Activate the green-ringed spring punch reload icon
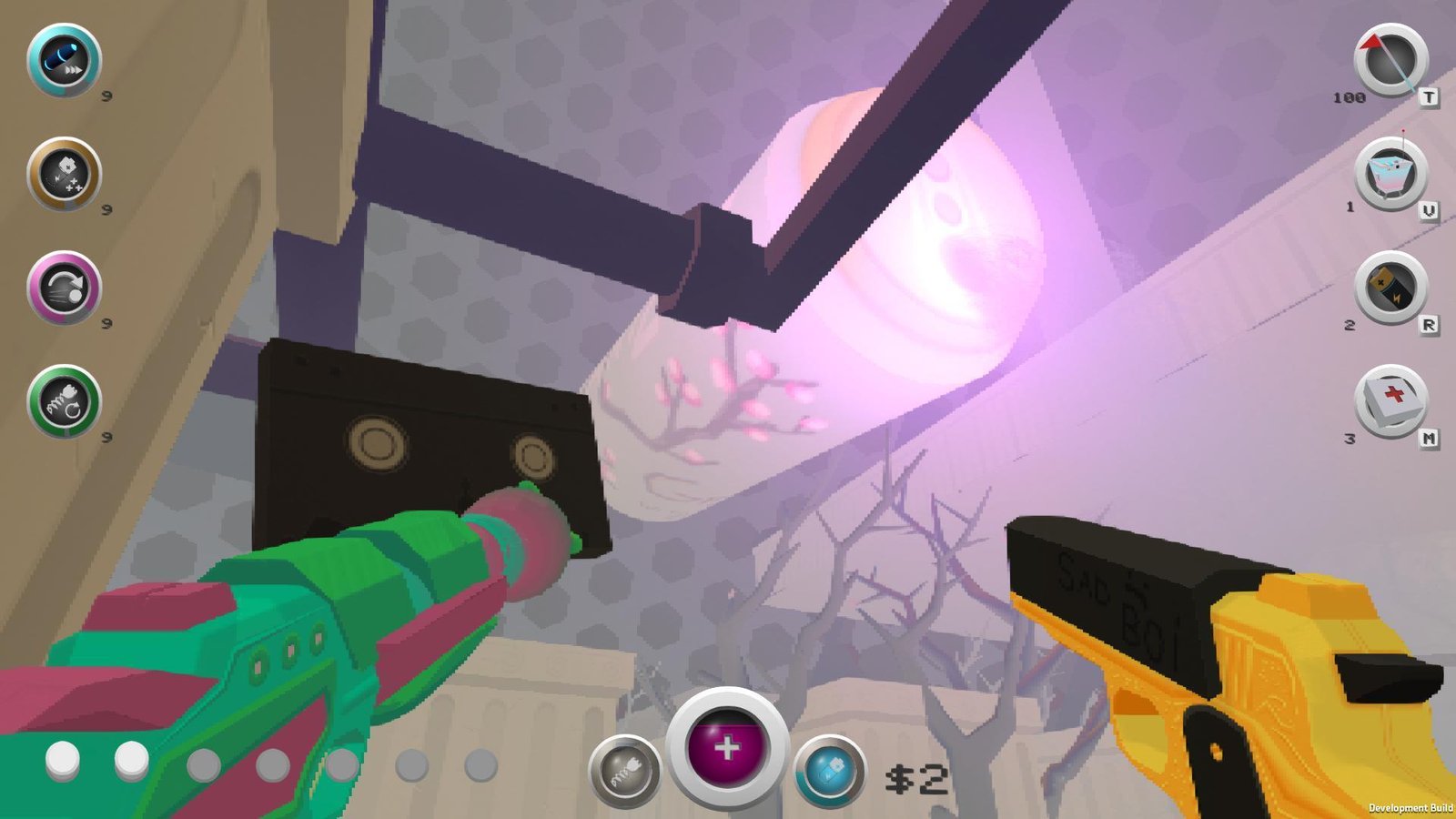This screenshot has width=1456, height=819. (x=64, y=401)
